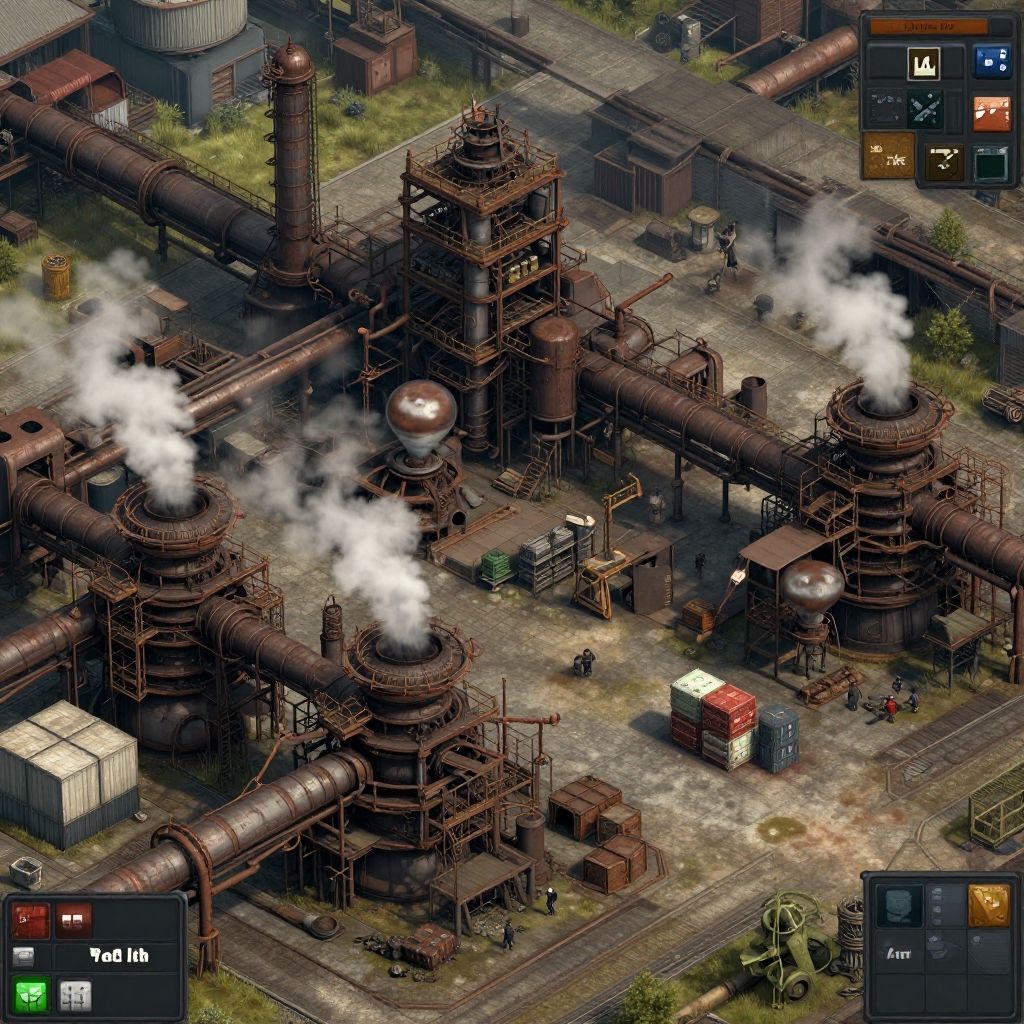Activate the bright green plant icon
Screen dimensions: 1024x1024
pyautogui.click(x=30, y=995)
